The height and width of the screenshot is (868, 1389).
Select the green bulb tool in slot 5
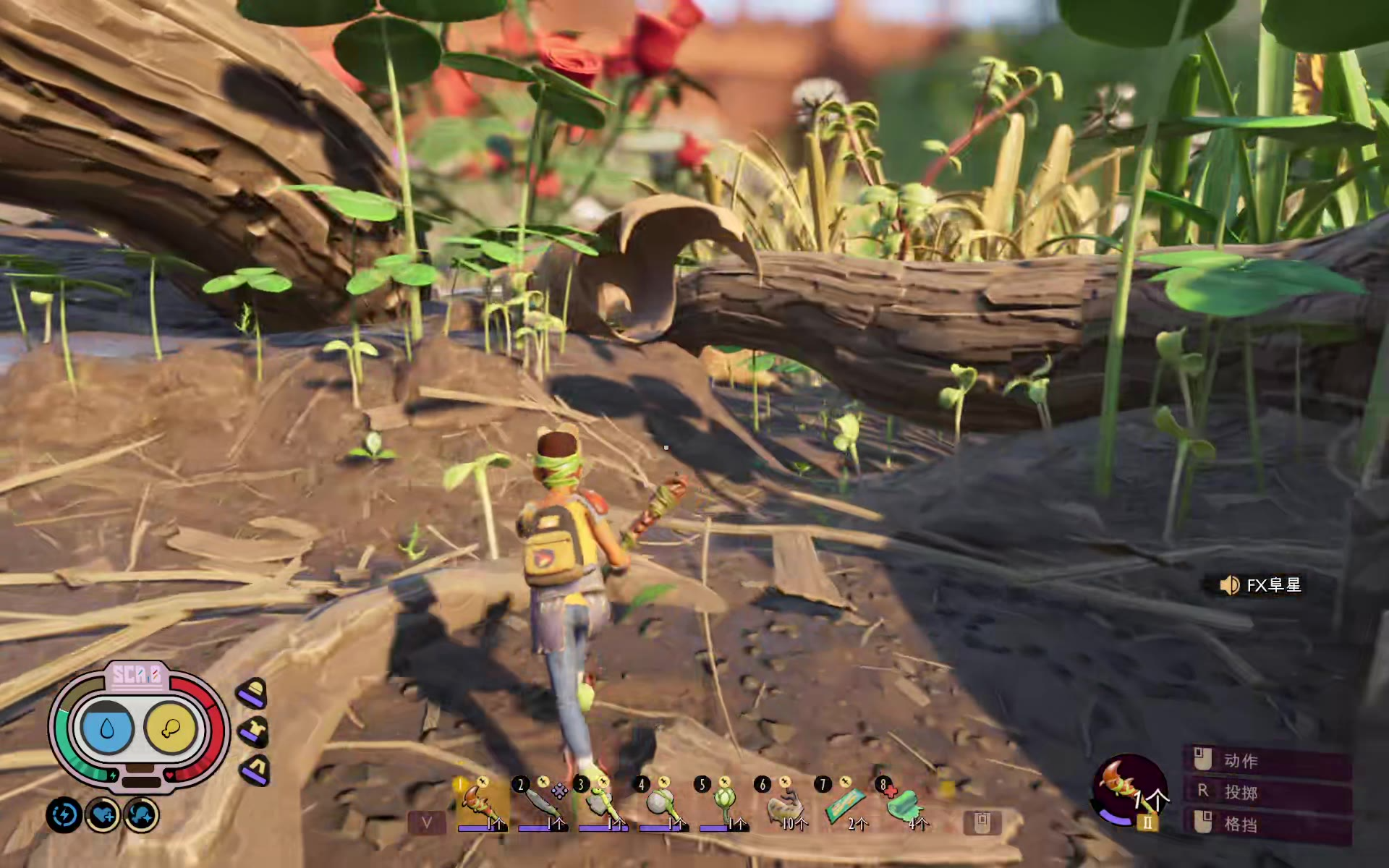[722, 804]
